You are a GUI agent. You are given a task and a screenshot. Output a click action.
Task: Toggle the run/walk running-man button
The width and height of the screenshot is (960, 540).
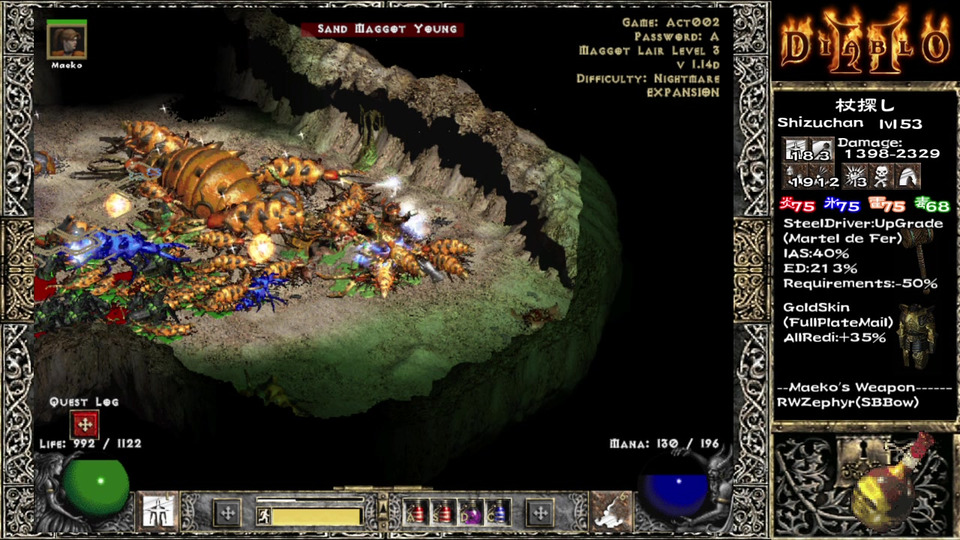click(264, 516)
